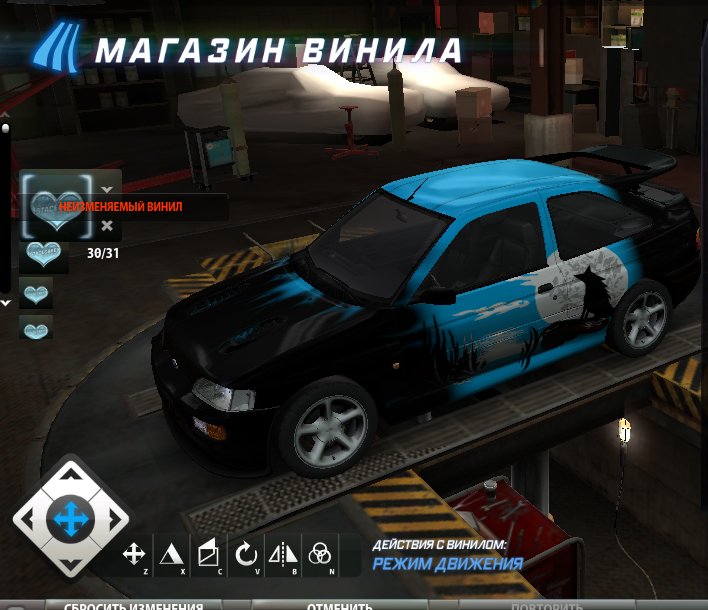Move selected vinyl layer down with the chevron
Viewport: 708px width, 610px height.
(107, 188)
